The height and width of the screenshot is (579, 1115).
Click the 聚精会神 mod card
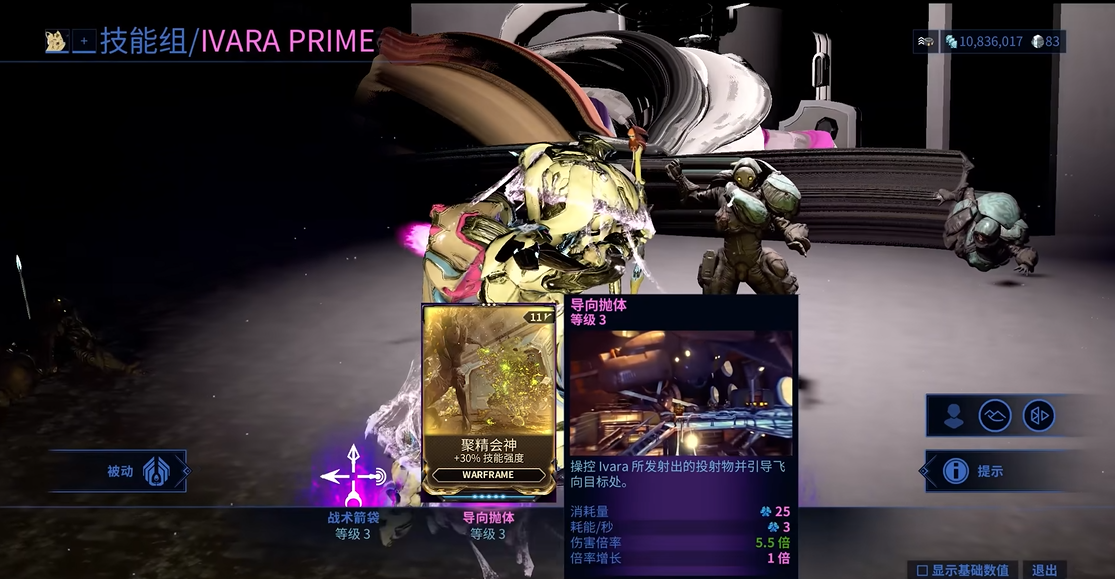click(489, 400)
